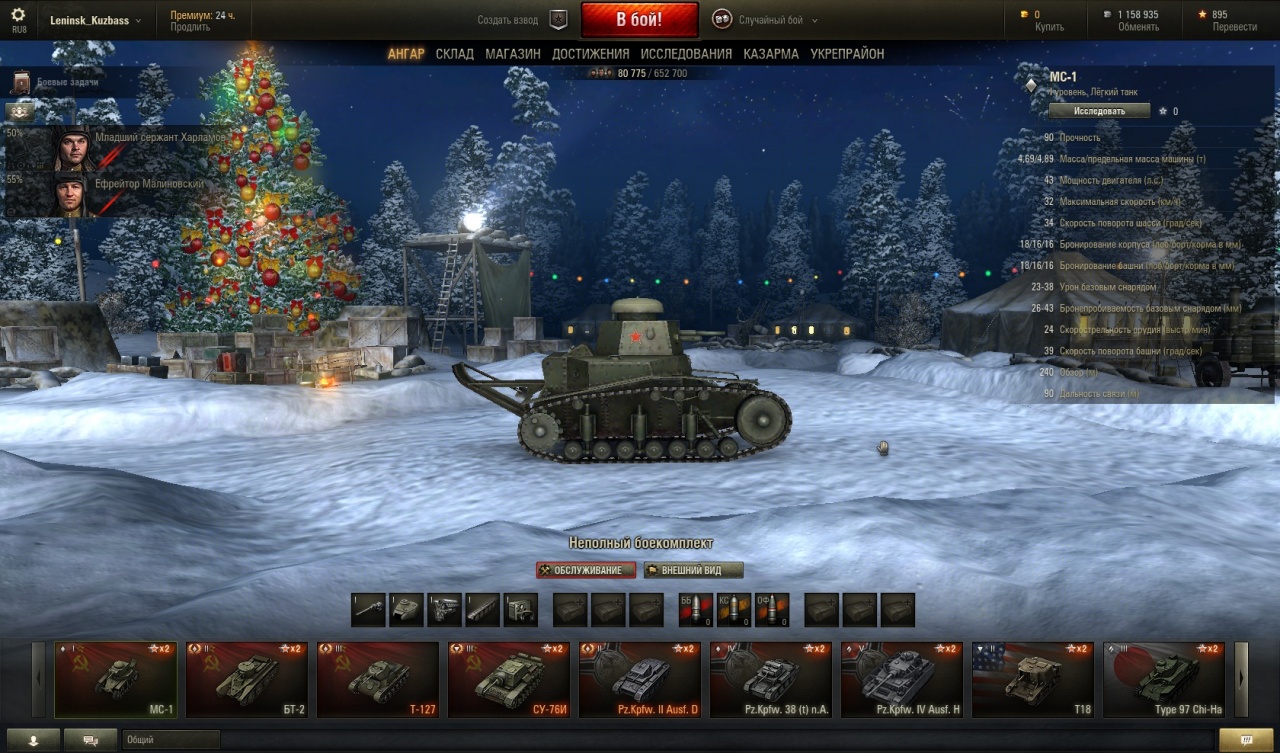
Task: Select the БТ-2 tank in the carousel
Action: coord(246,680)
